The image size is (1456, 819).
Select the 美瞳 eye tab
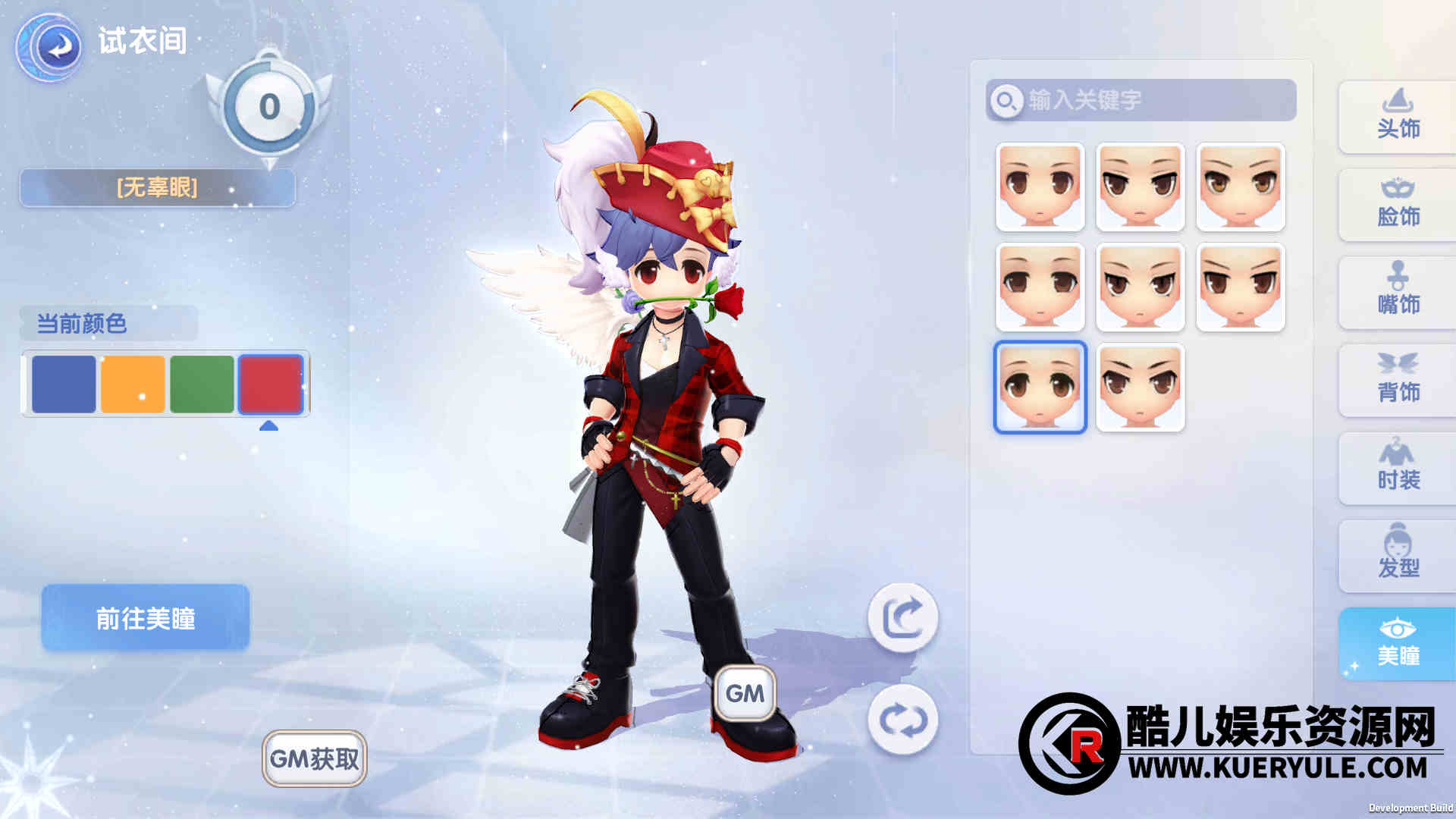tap(1398, 645)
